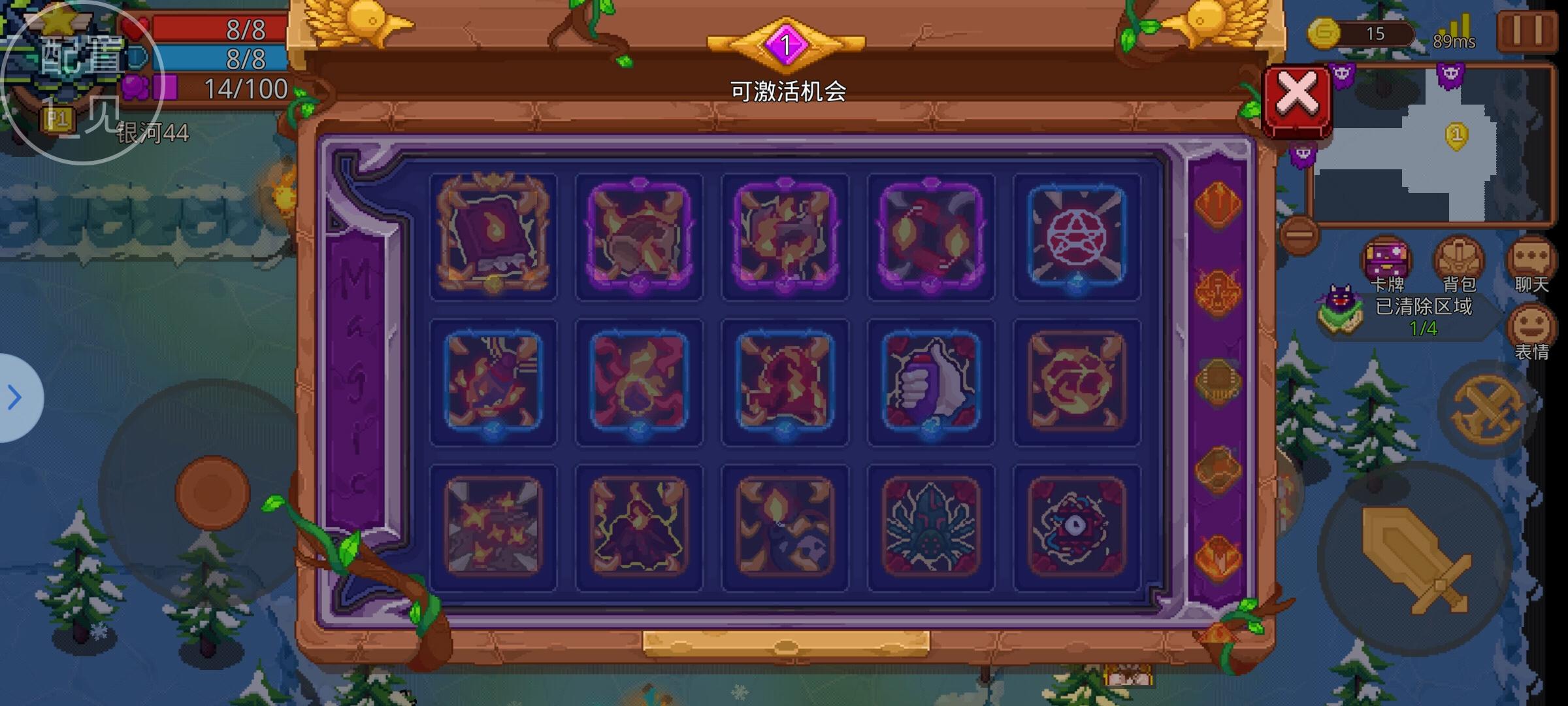Image resolution: width=1568 pixels, height=706 pixels.
Task: Select the fist-holding-potion spell card
Action: (926, 386)
